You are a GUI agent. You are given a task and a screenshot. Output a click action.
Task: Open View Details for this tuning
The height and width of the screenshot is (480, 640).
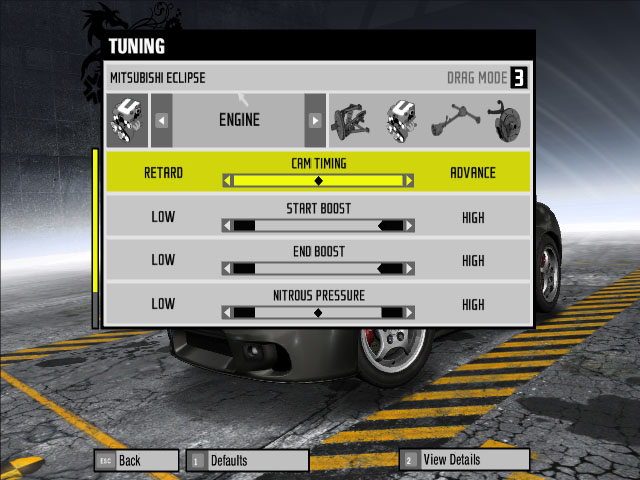click(x=464, y=460)
